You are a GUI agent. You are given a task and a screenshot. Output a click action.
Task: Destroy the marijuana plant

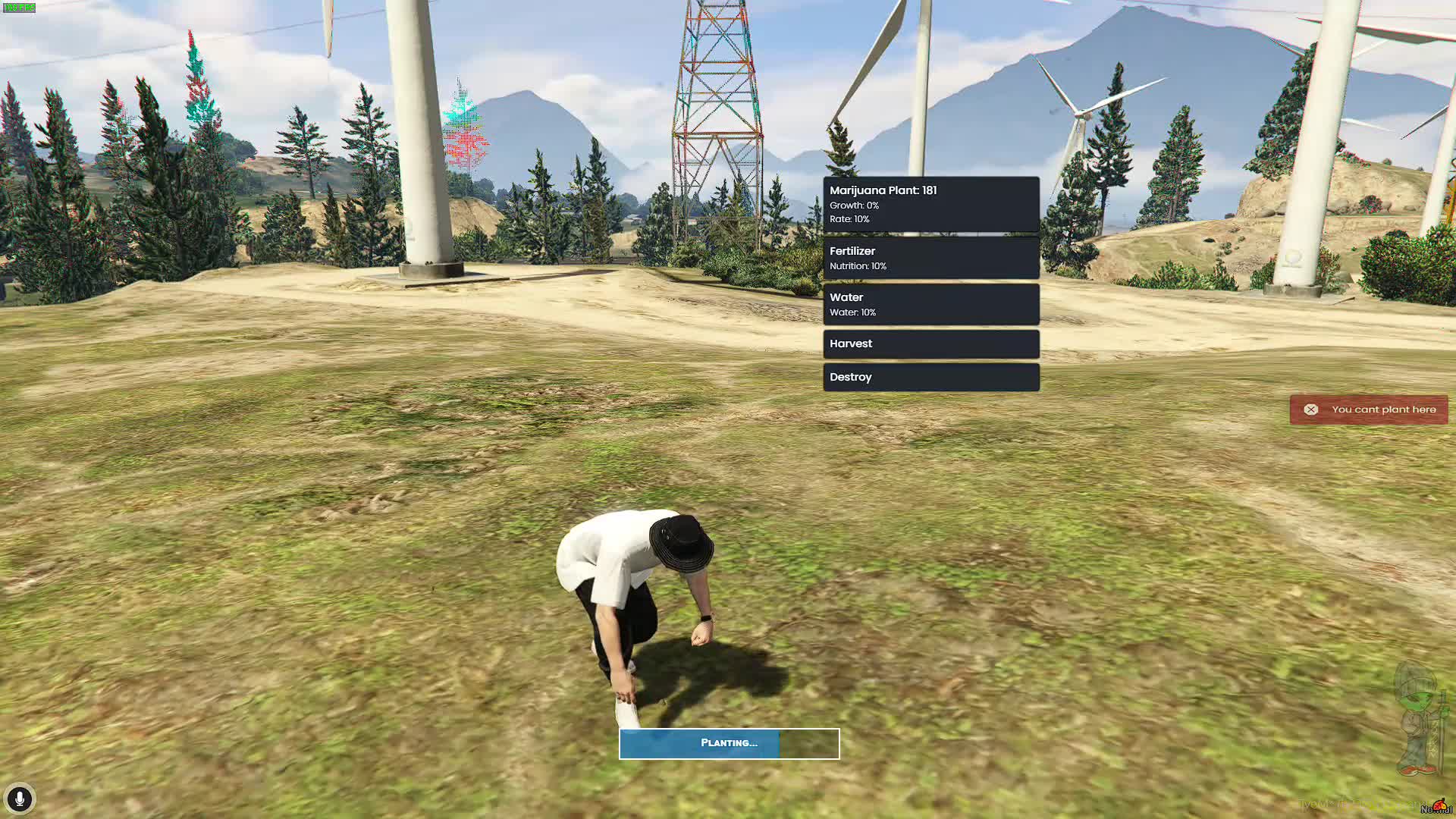click(x=930, y=377)
